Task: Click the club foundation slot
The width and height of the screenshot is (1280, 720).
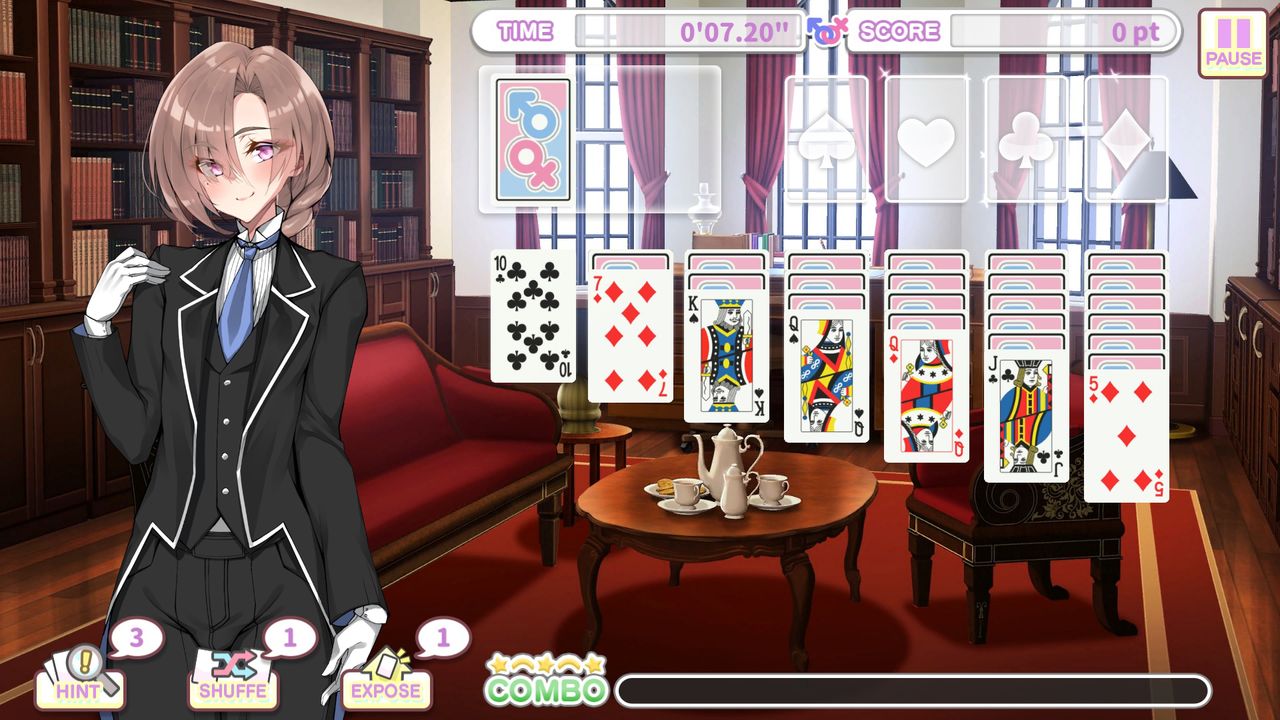Action: point(1028,140)
